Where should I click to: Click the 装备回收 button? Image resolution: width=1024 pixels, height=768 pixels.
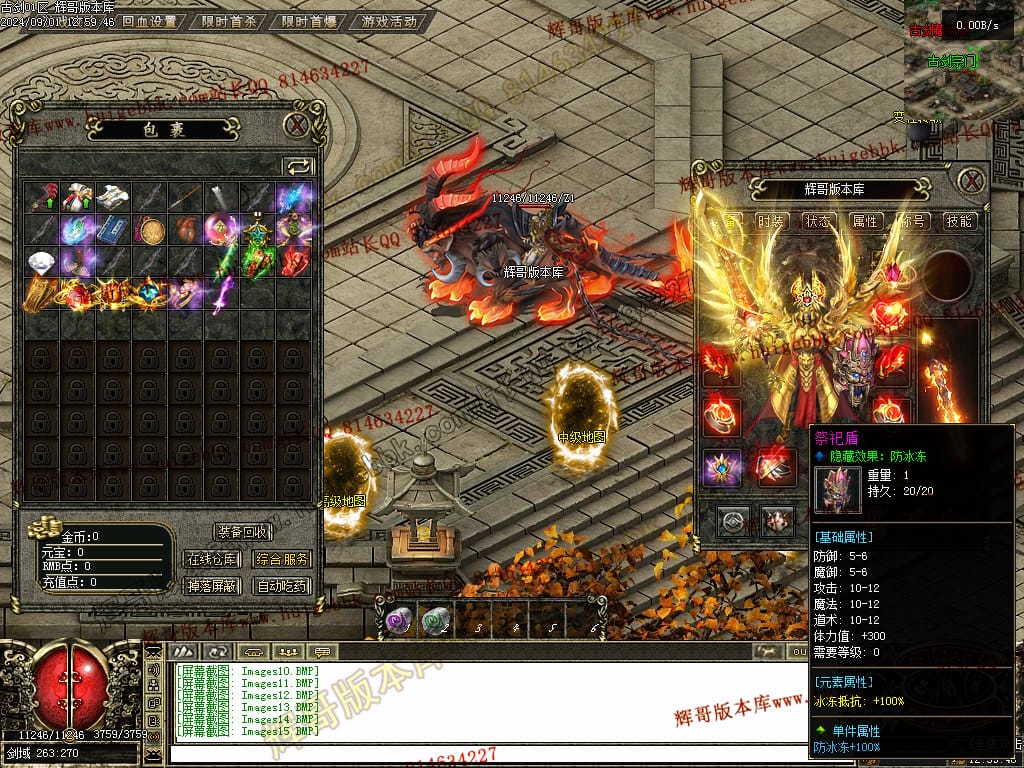(243, 532)
